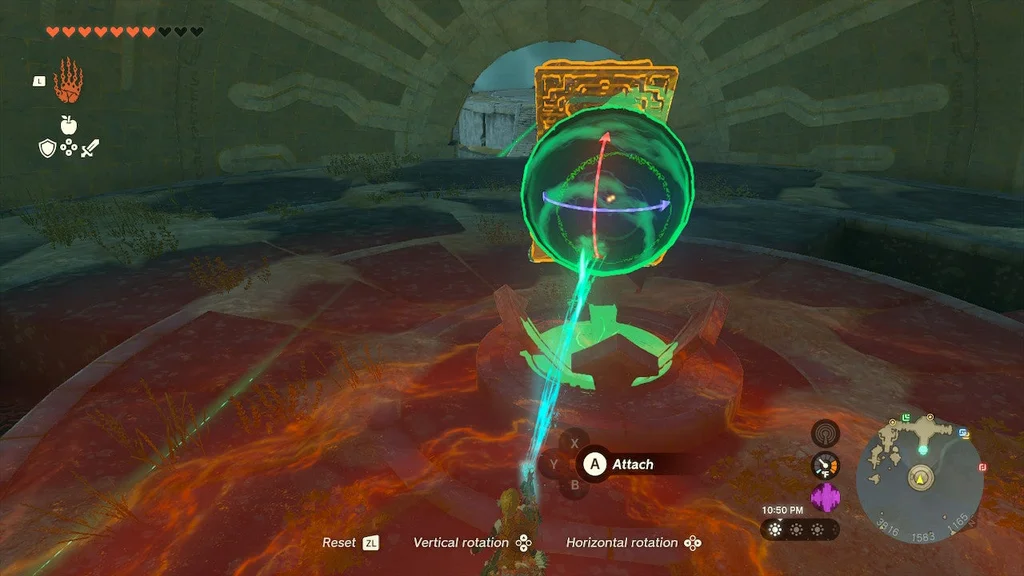Choose the sword weapon quick-select icon

pos(91,149)
